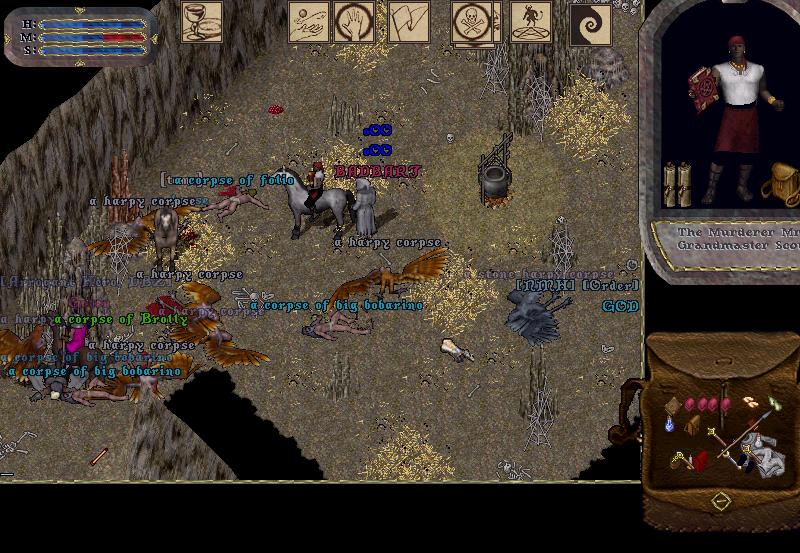Select the red cloth item in backpack
The width and height of the screenshot is (800, 553).
point(701,459)
